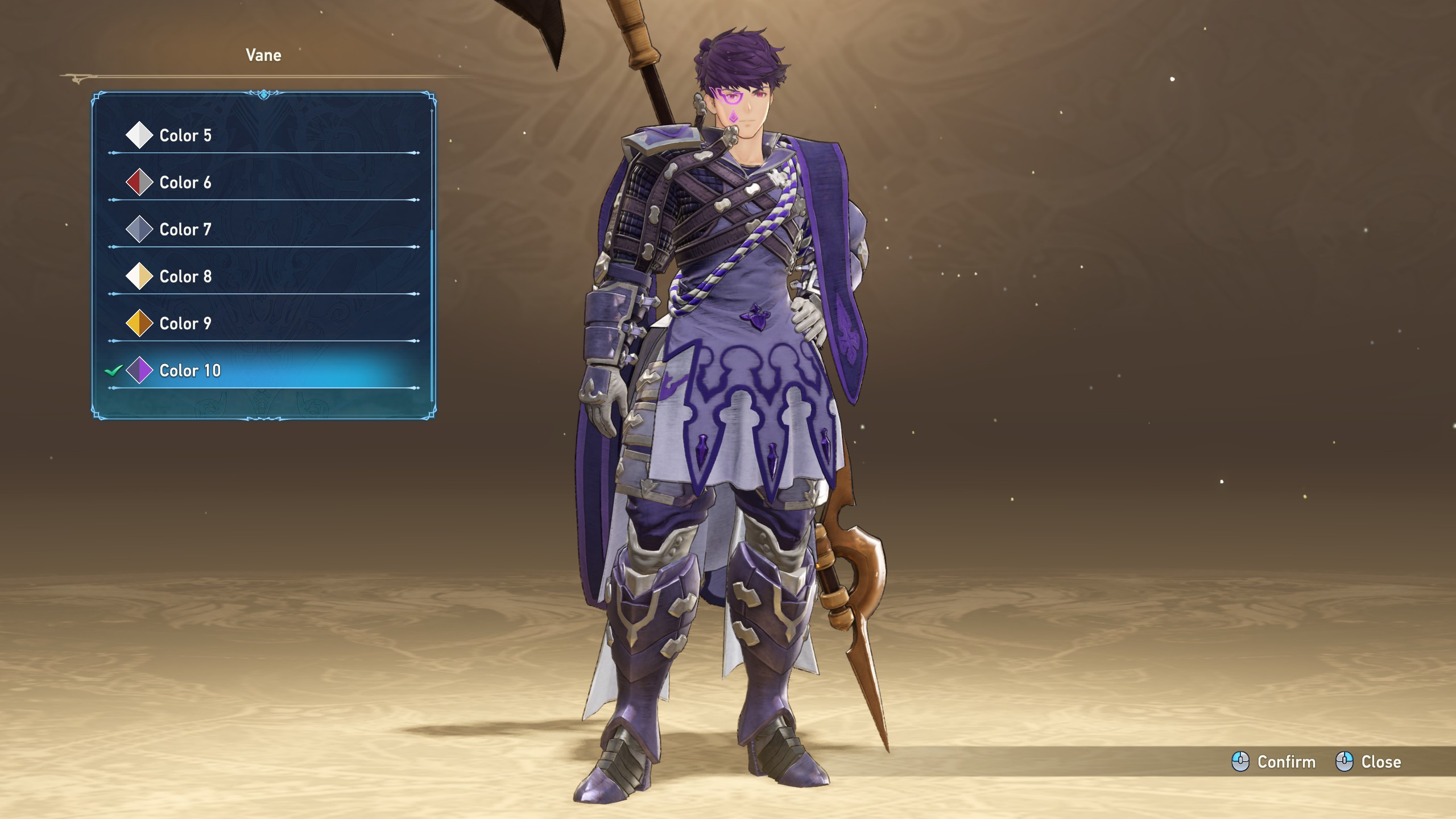Switch to the Color 9 gold scheme

pos(185,324)
